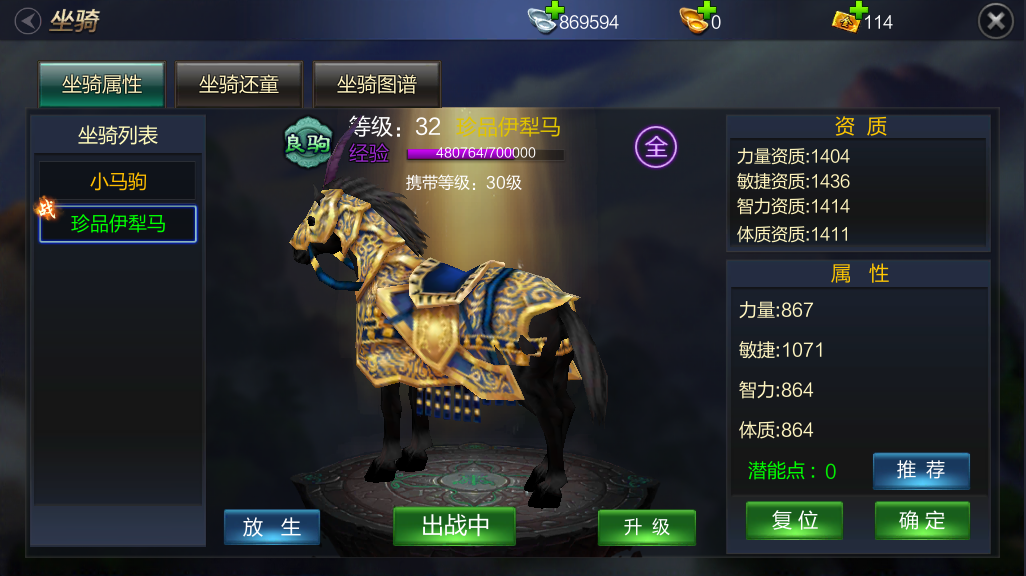The width and height of the screenshot is (1026, 576).
Task: Click the purple 全 circle icon
Action: [656, 148]
